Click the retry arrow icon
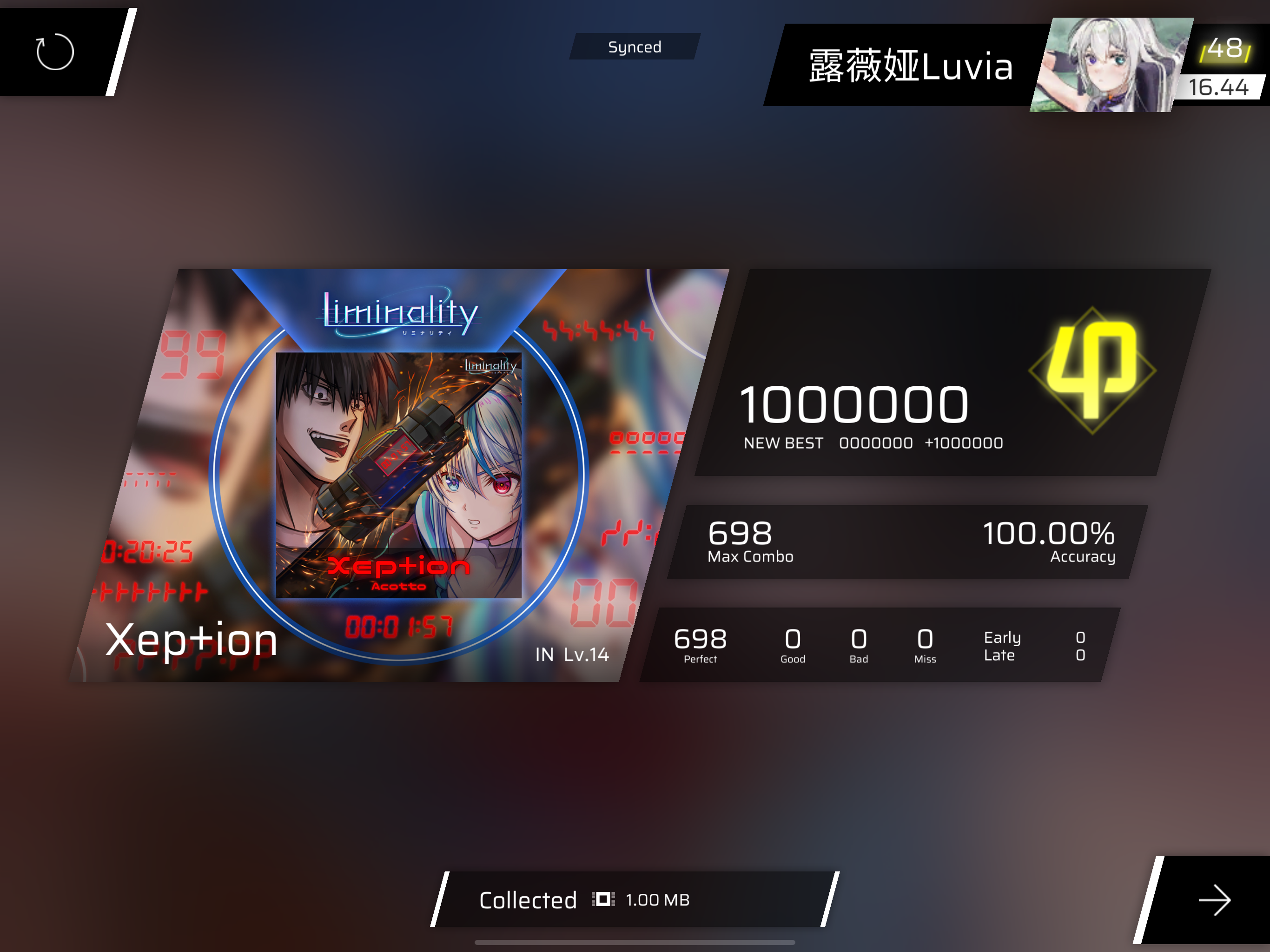Image resolution: width=1270 pixels, height=952 pixels. tap(53, 52)
